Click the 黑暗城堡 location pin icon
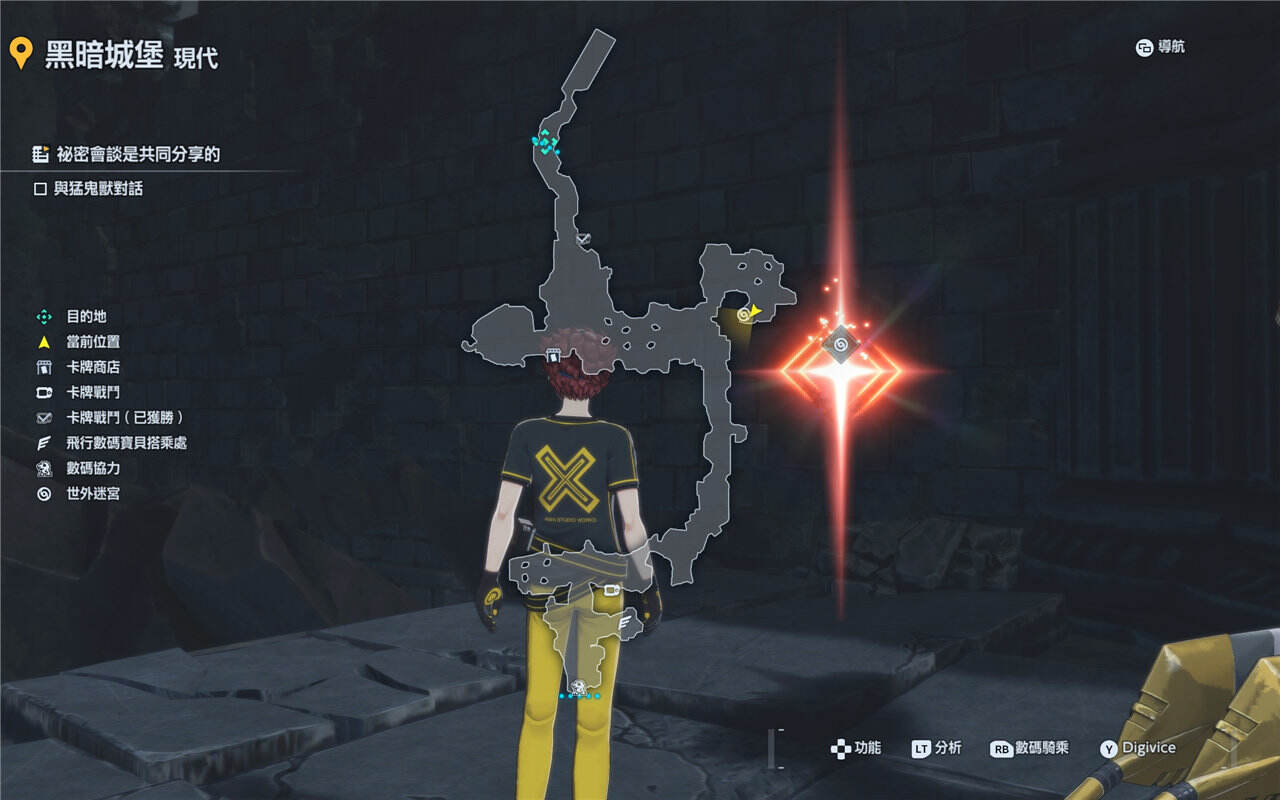Screen dimensions: 1280x800 coord(21,53)
